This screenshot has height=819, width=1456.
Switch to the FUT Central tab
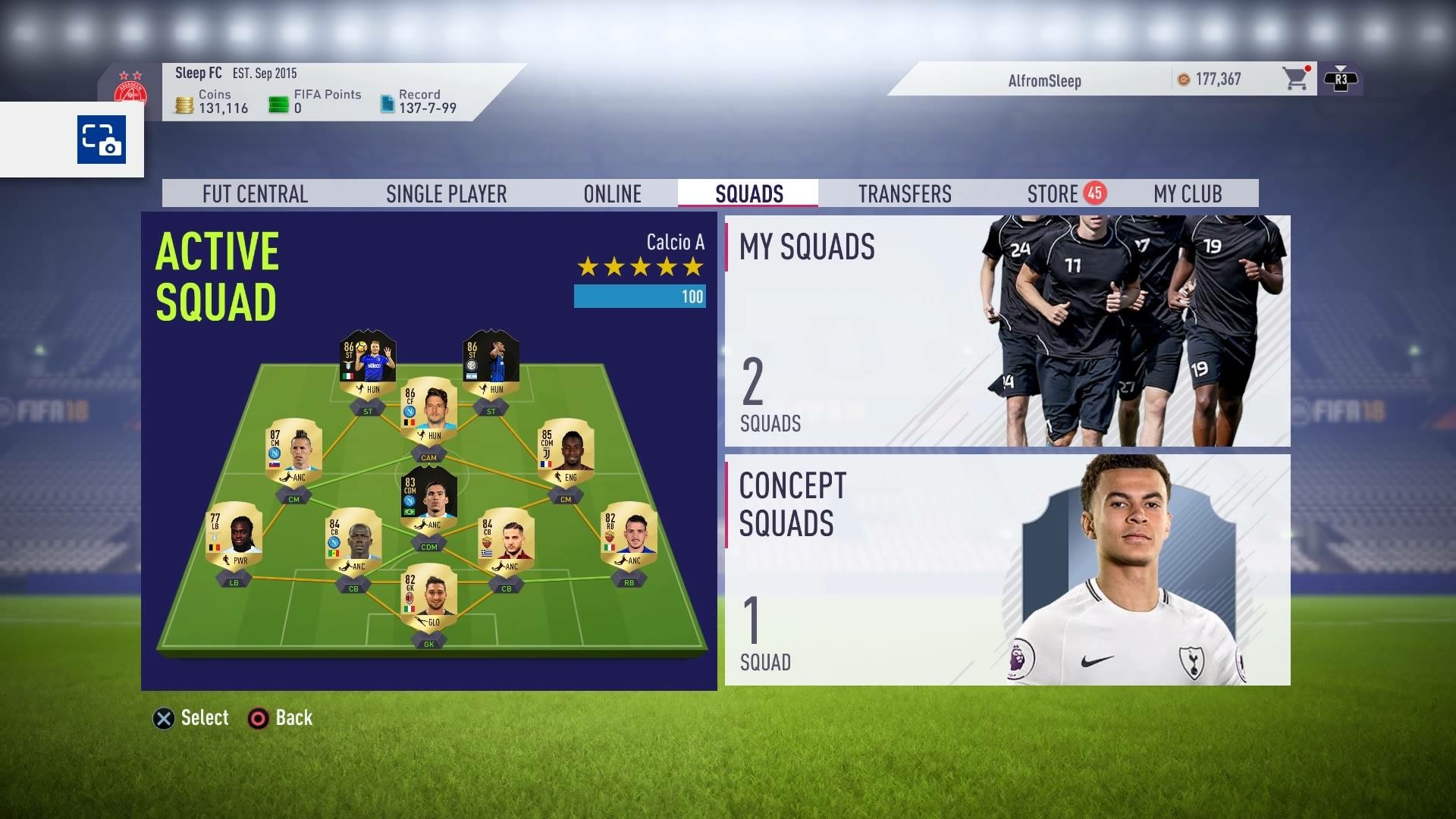255,194
